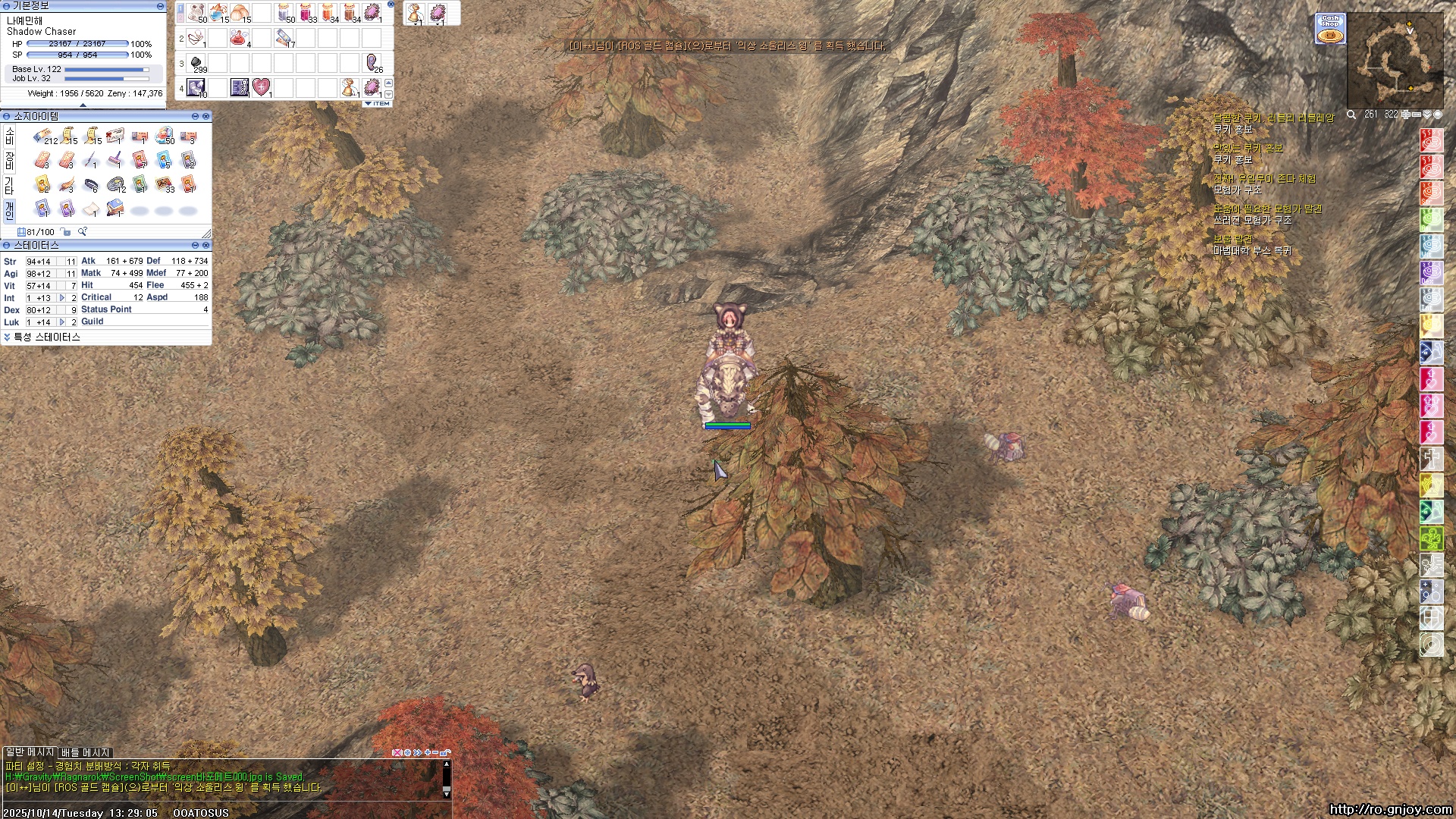This screenshot has width=1456, height=819.
Task: Raise Int with its arrow button
Action: point(62,298)
